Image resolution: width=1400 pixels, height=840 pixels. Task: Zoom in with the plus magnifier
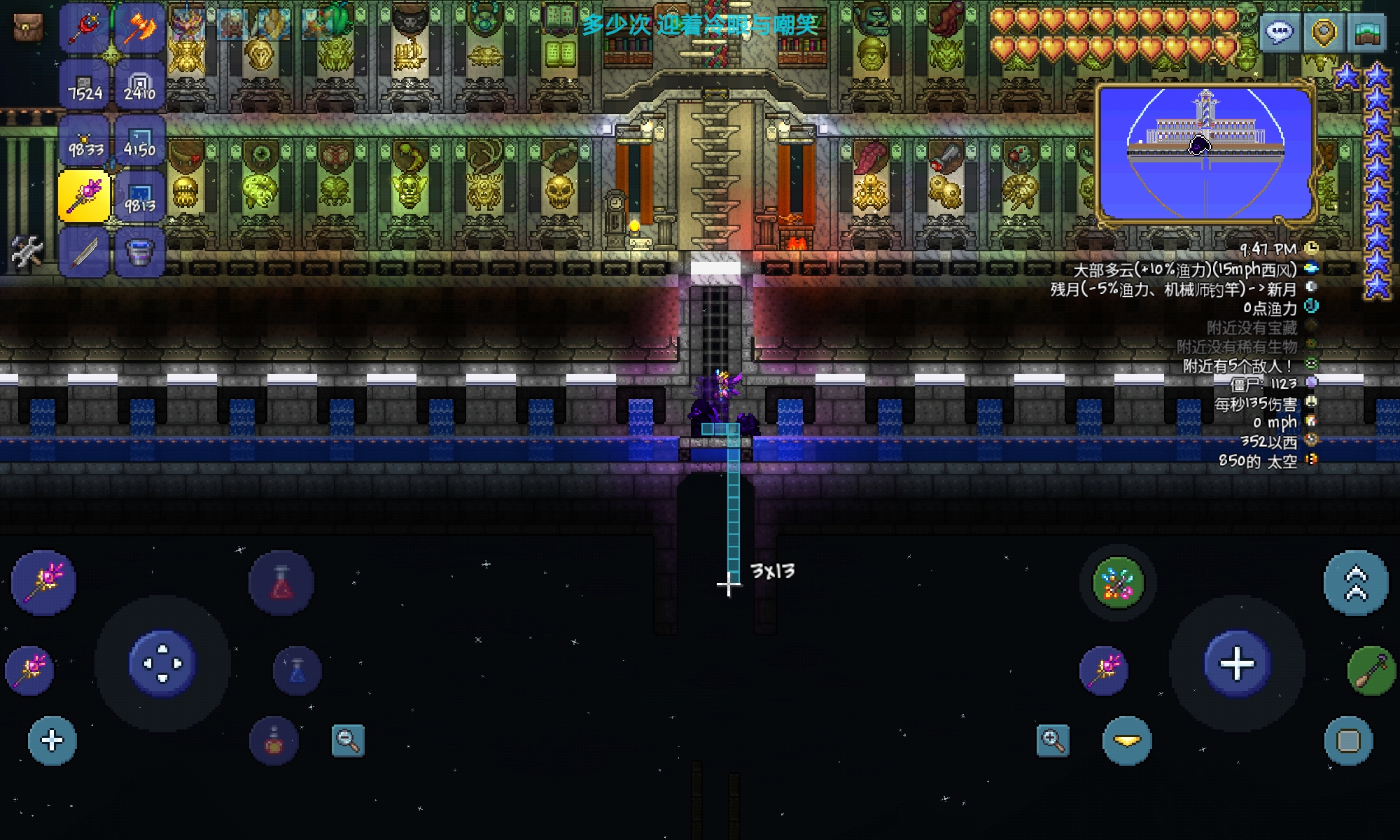pyautogui.click(x=1053, y=740)
